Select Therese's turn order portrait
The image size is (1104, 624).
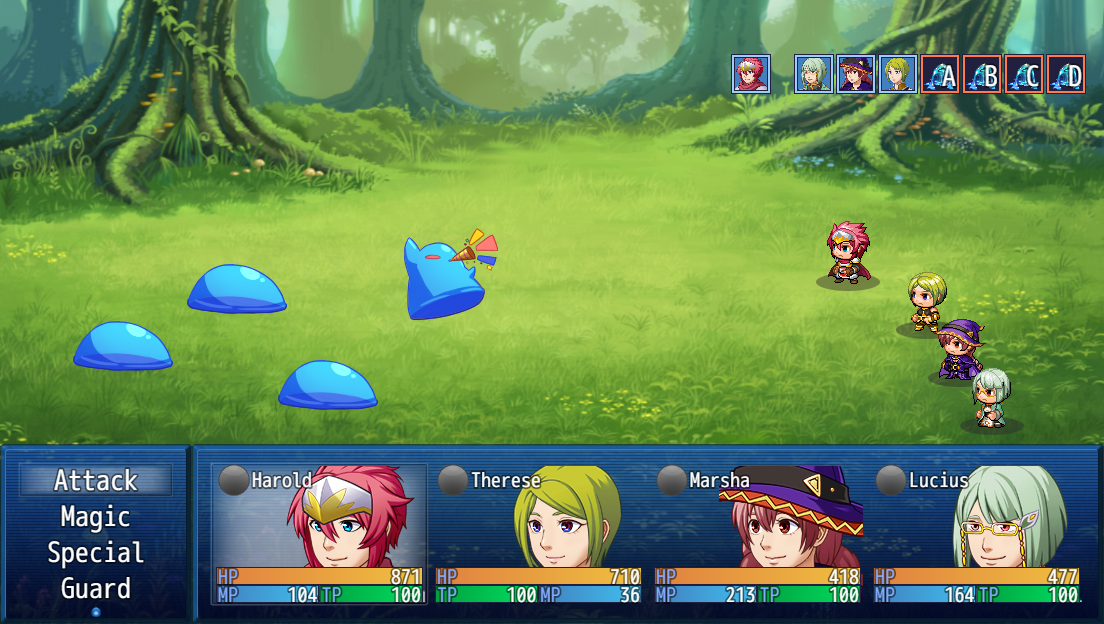coord(898,74)
